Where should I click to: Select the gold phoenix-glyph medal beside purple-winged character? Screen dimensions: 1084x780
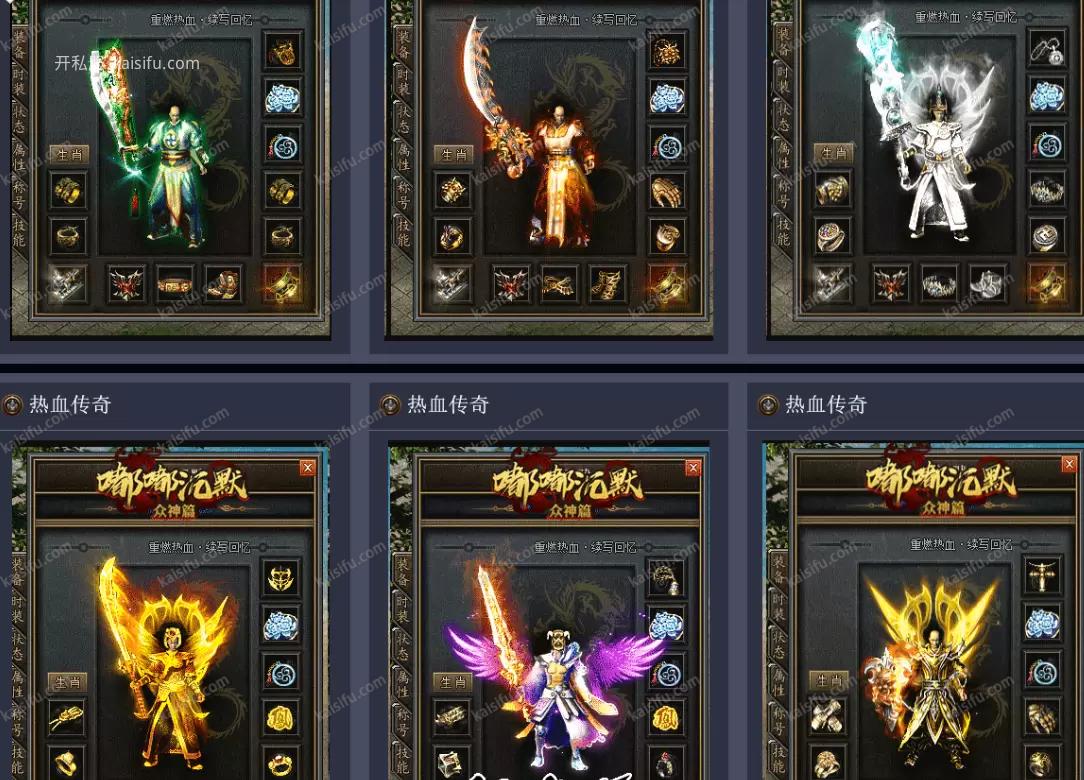pyautogui.click(x=667, y=717)
